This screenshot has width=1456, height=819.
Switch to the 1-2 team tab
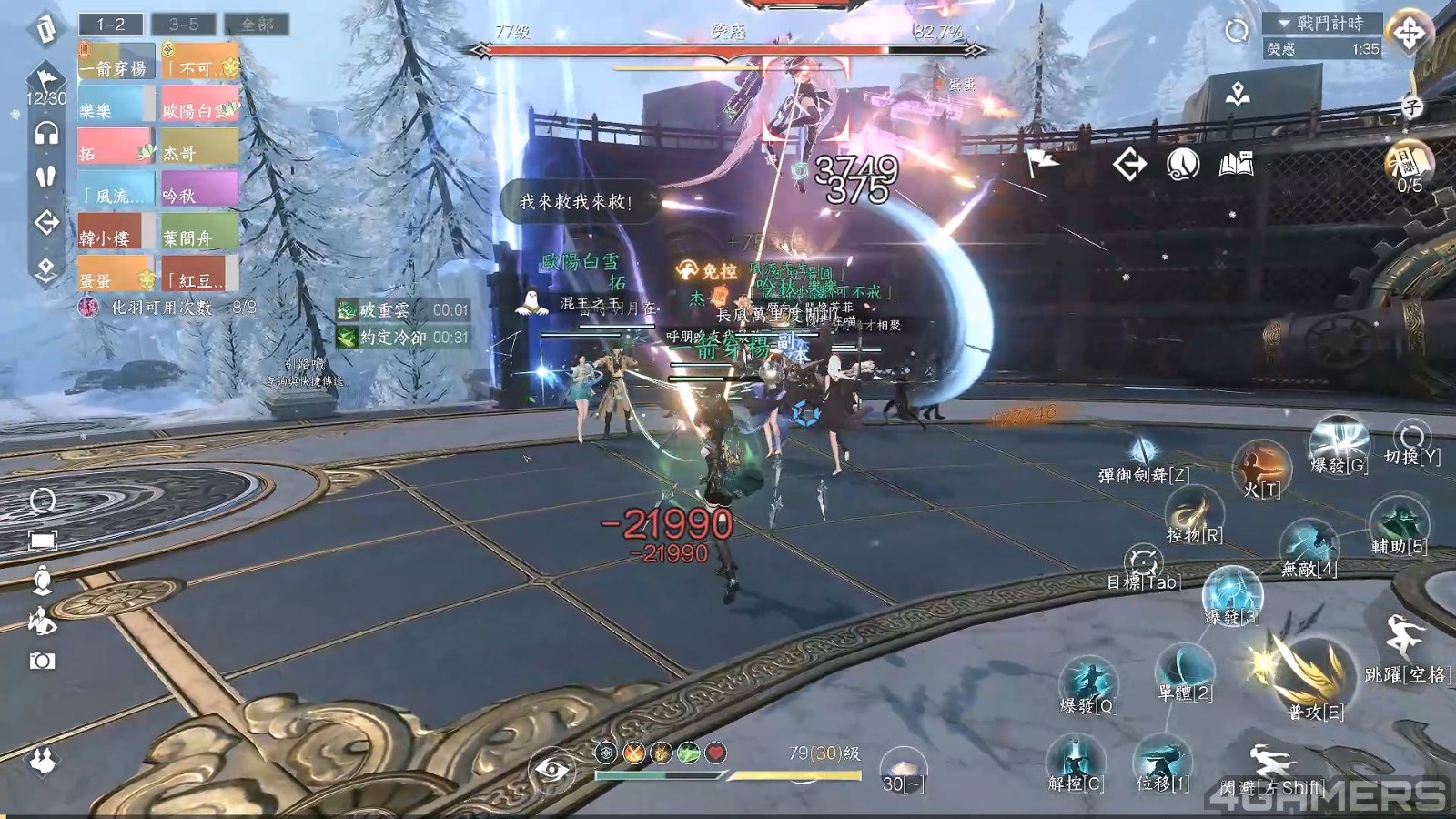click(111, 24)
